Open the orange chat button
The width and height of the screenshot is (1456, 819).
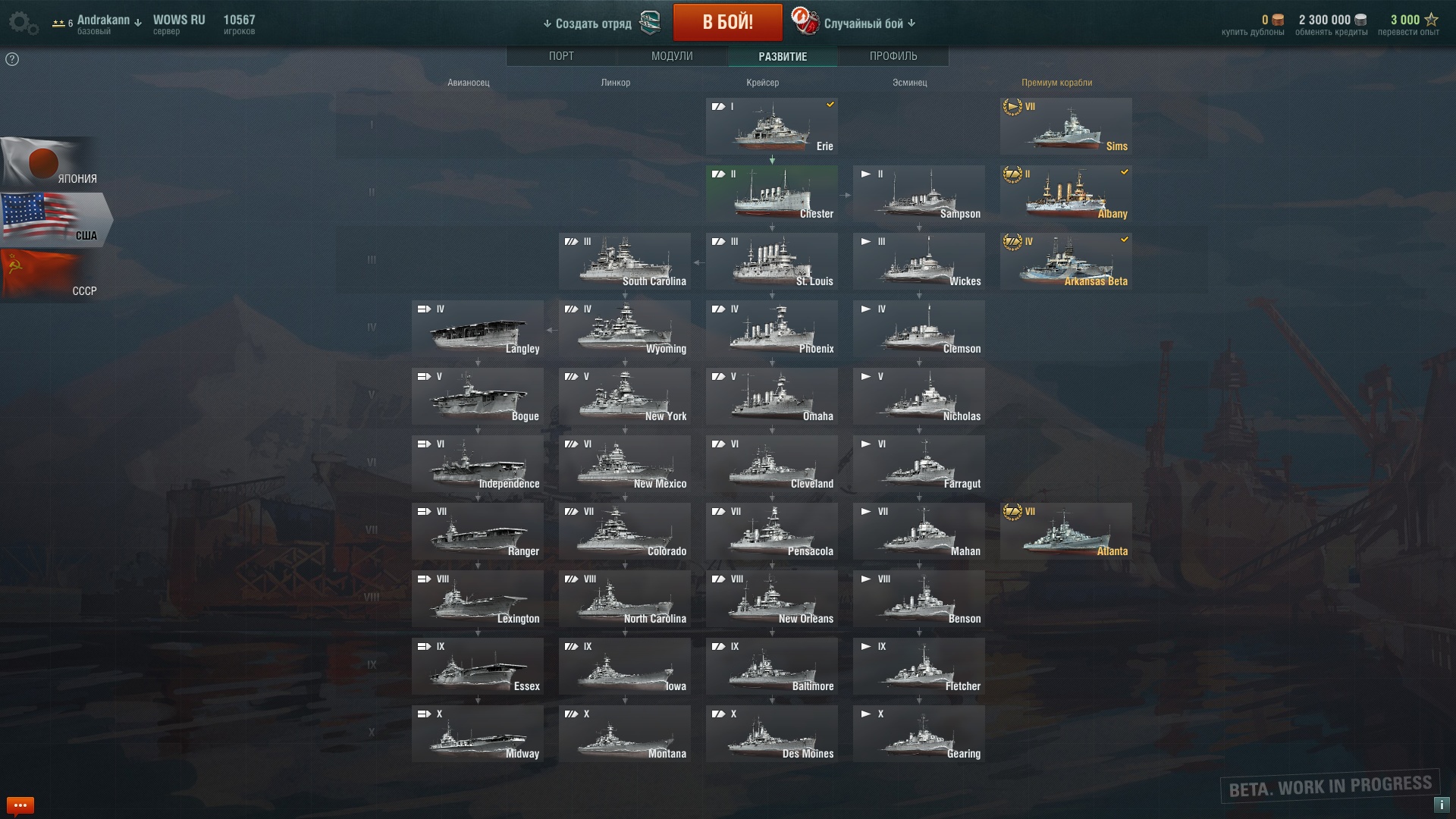[20, 805]
